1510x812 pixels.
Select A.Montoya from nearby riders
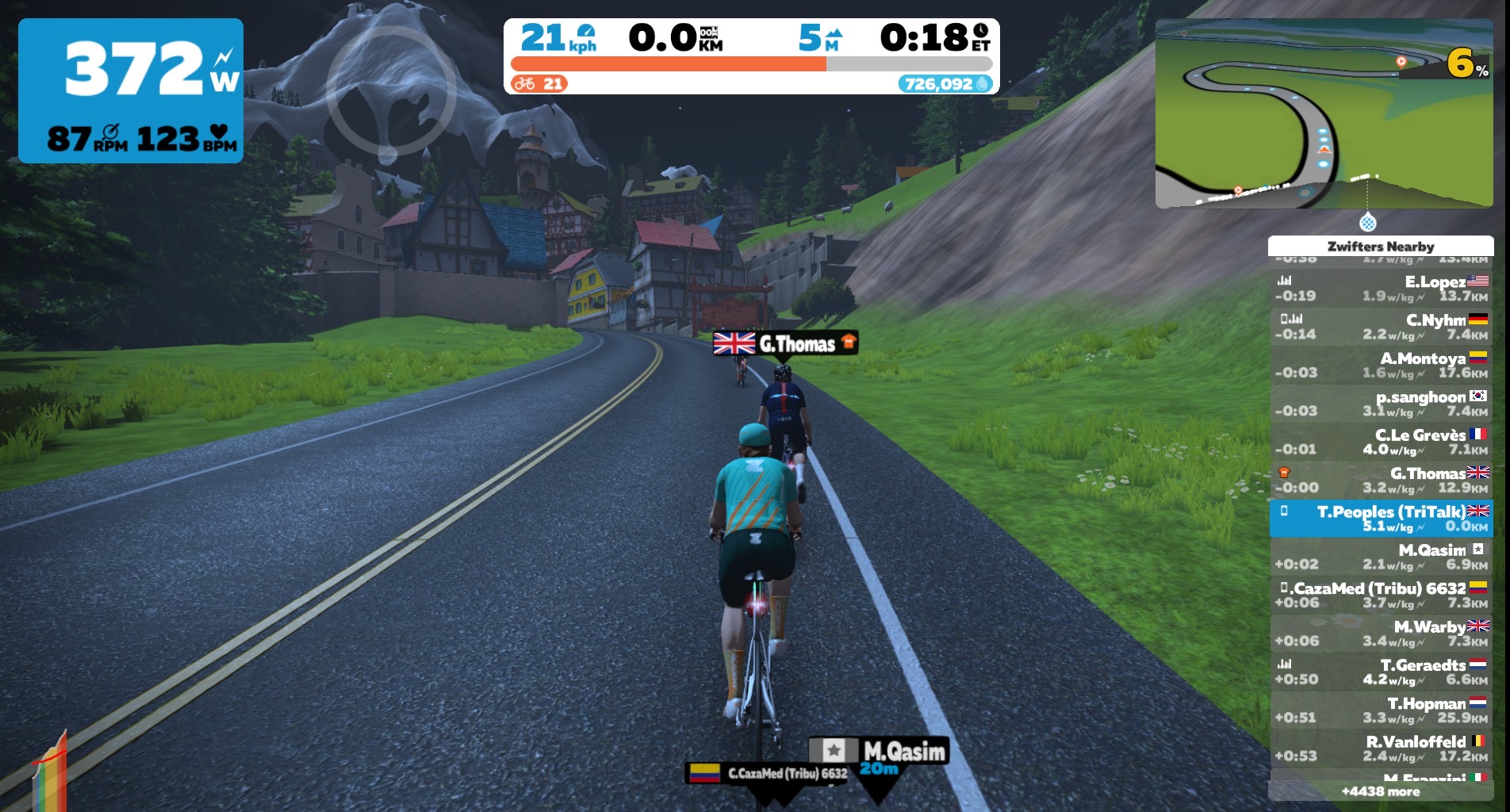1381,366
